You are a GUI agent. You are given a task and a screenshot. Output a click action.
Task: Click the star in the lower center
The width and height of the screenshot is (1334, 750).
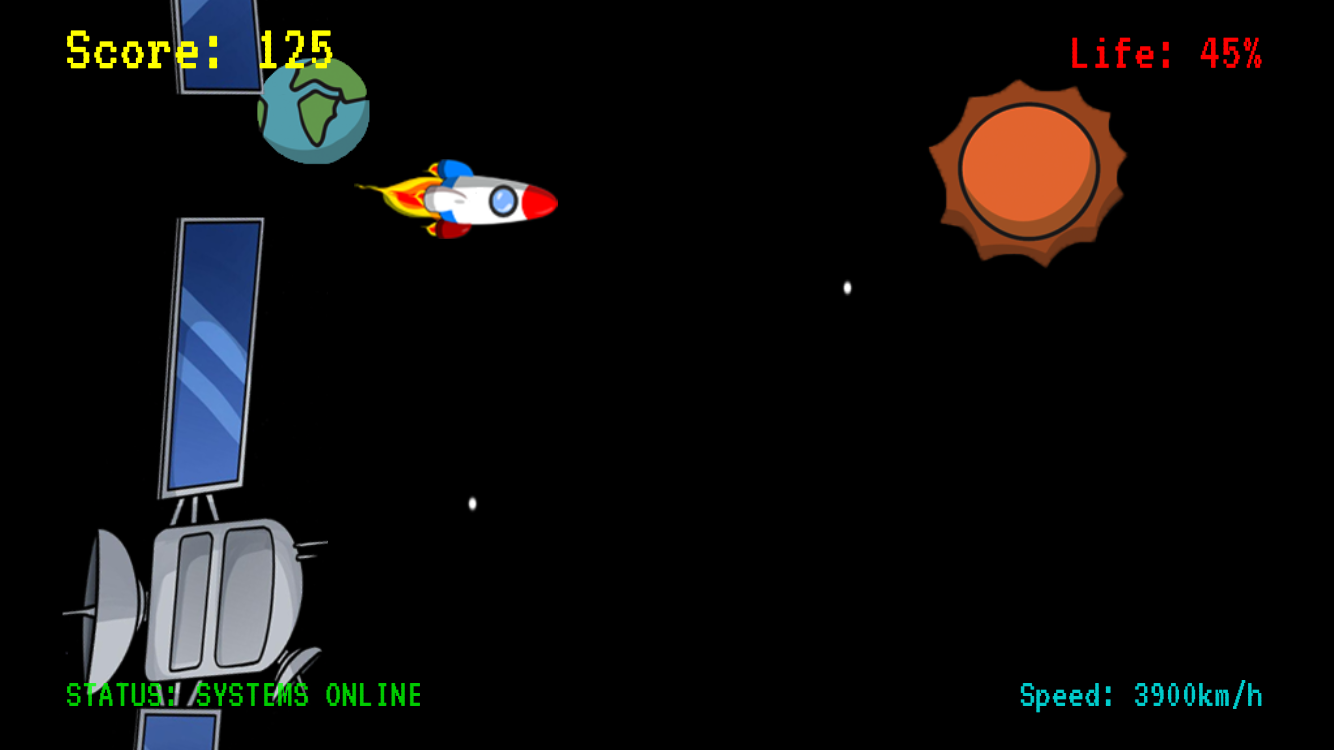point(470,503)
